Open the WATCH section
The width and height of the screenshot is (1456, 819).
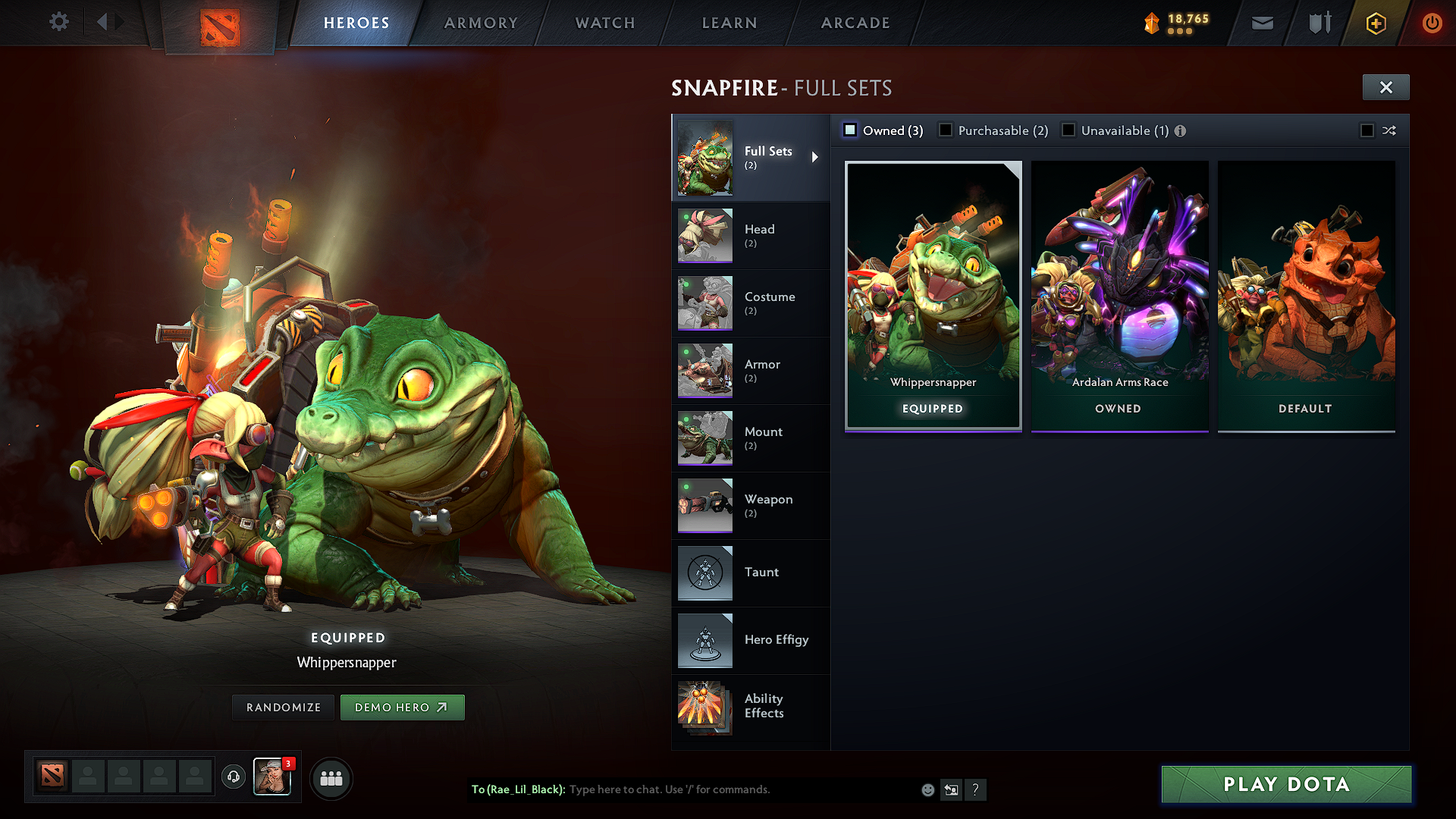604,23
